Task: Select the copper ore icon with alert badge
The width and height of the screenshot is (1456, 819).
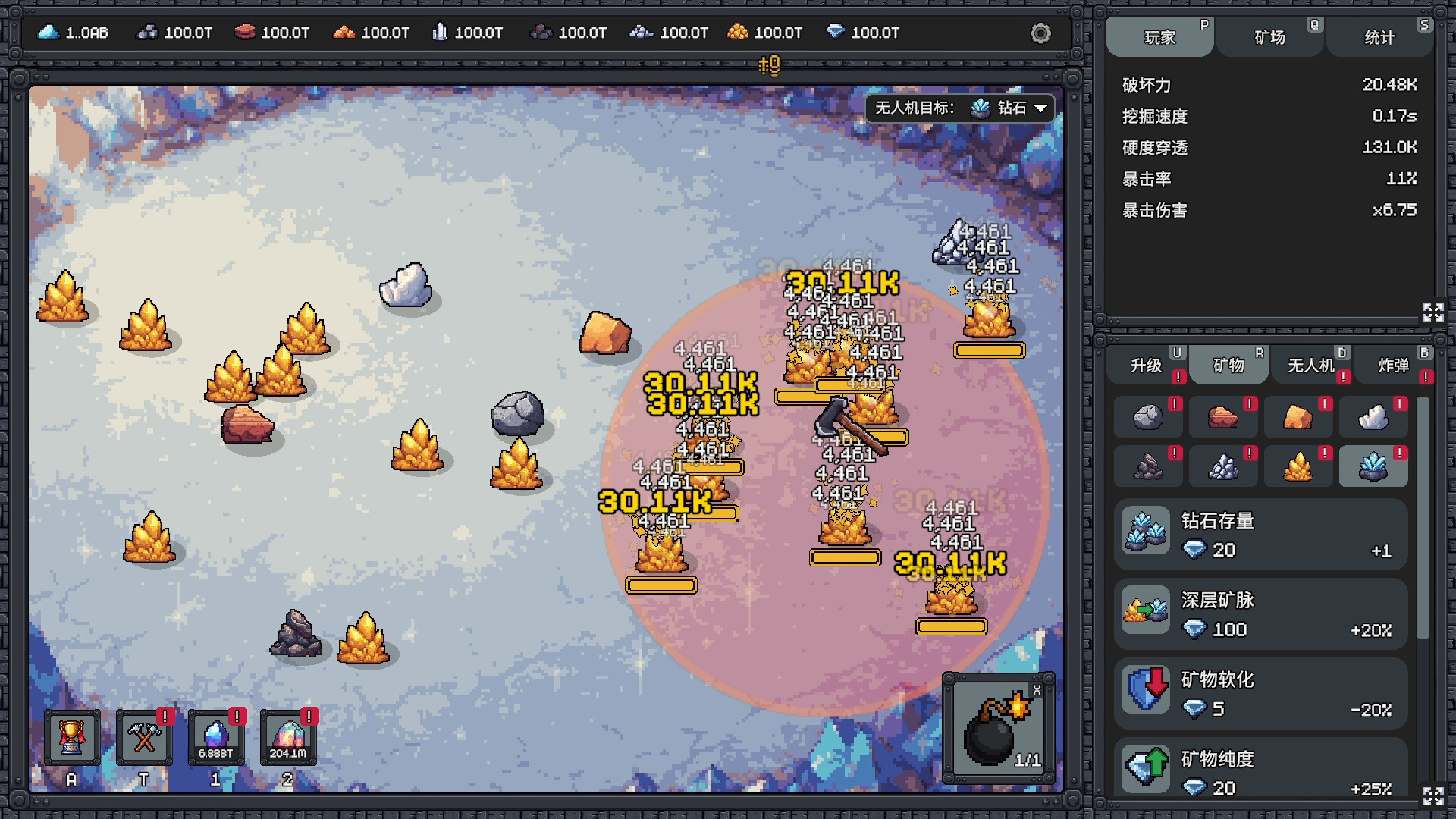Action: pyautogui.click(x=1223, y=417)
